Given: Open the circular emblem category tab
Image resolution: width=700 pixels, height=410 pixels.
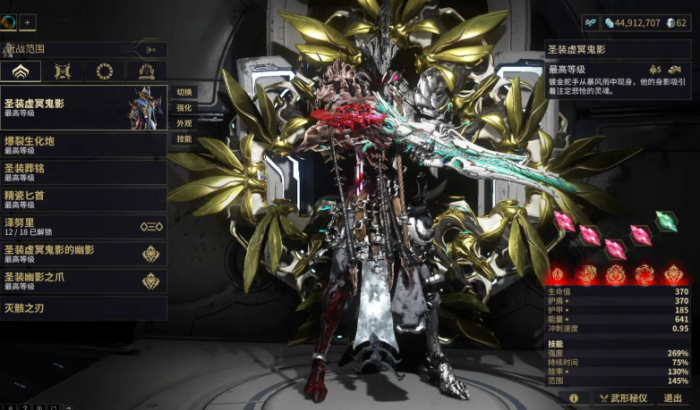Looking at the screenshot, I should coord(104,71).
